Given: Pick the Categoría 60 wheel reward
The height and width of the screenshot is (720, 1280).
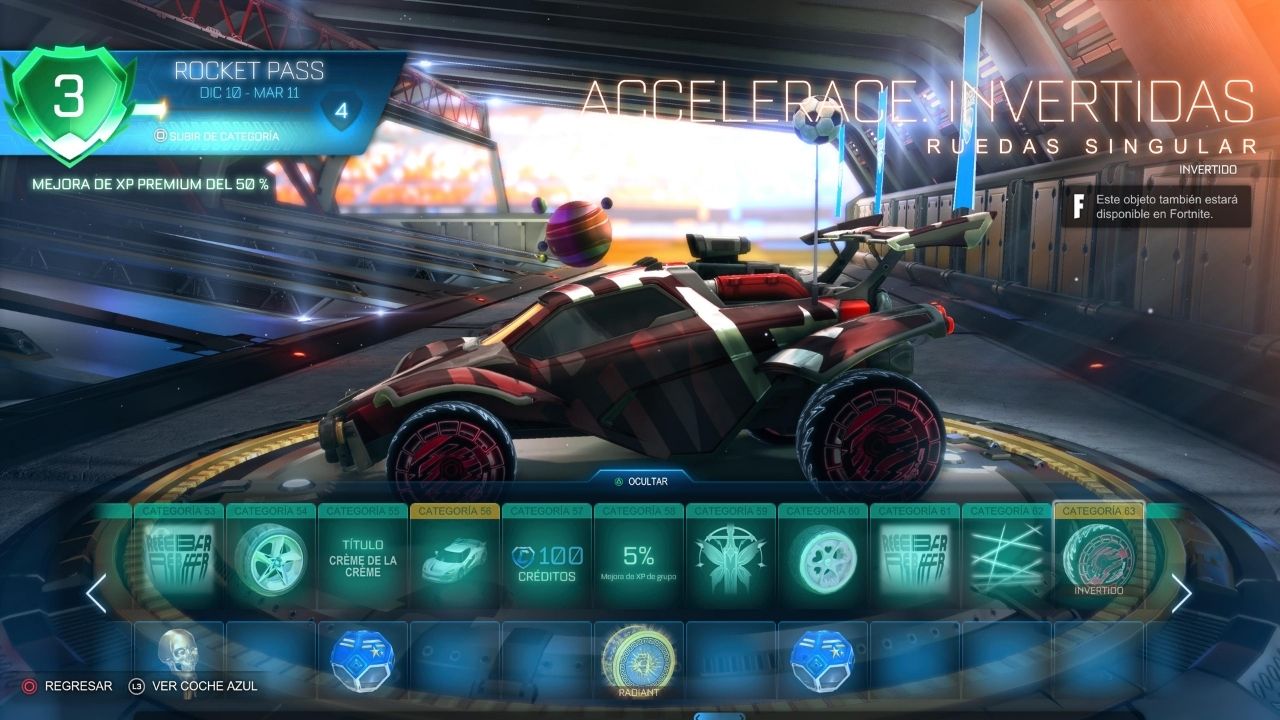Looking at the screenshot, I should (822, 562).
